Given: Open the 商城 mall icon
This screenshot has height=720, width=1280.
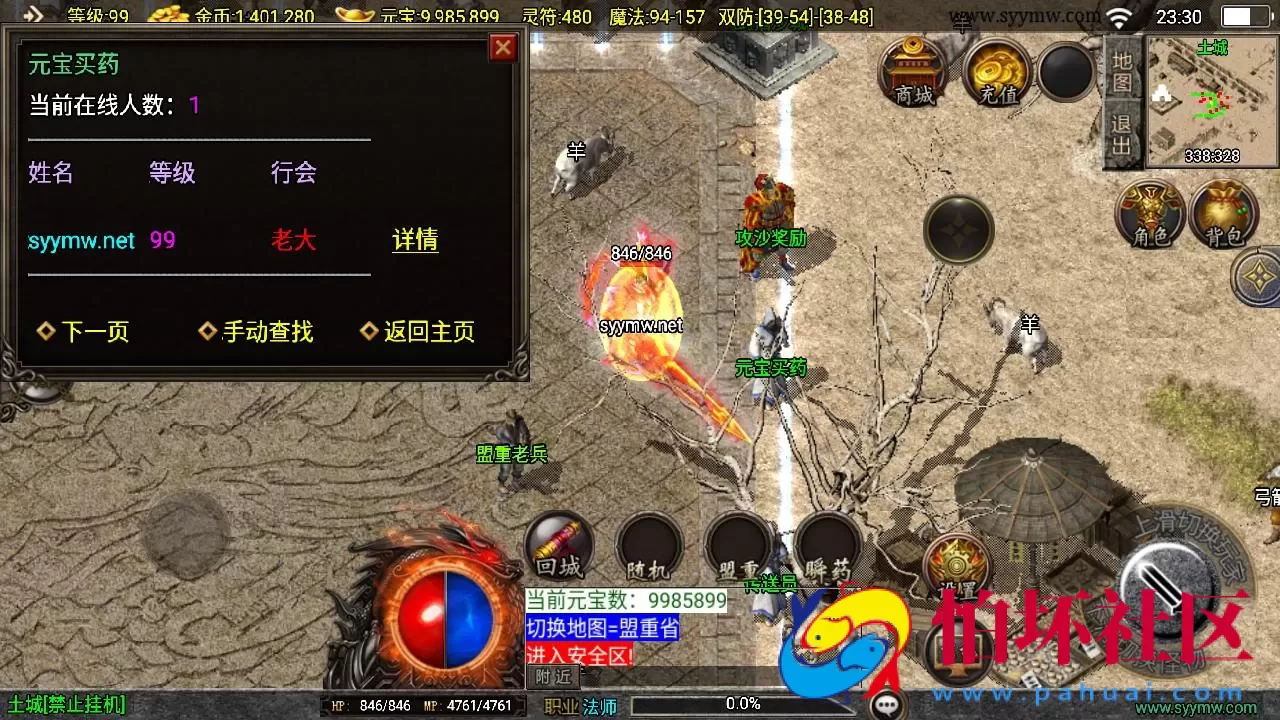Looking at the screenshot, I should pos(913,72).
